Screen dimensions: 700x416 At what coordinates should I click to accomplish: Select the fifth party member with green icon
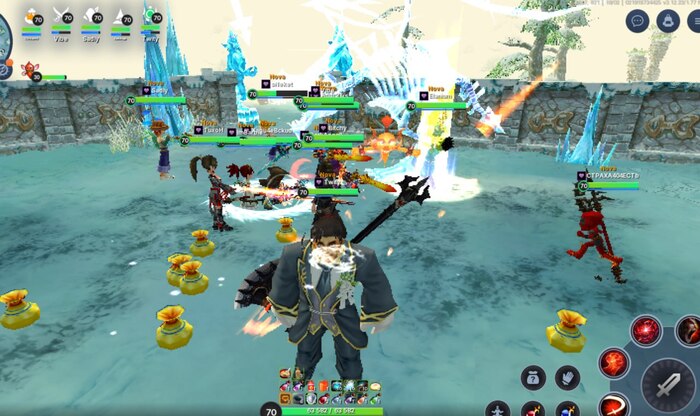pos(151,16)
